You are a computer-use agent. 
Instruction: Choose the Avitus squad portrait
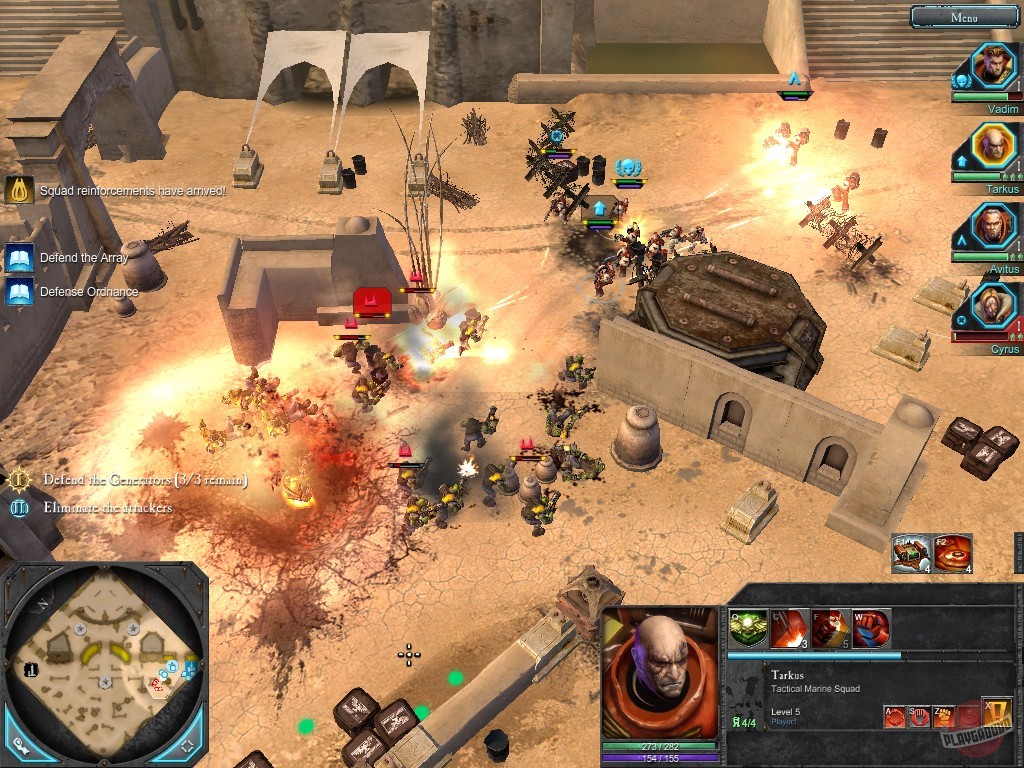click(993, 226)
